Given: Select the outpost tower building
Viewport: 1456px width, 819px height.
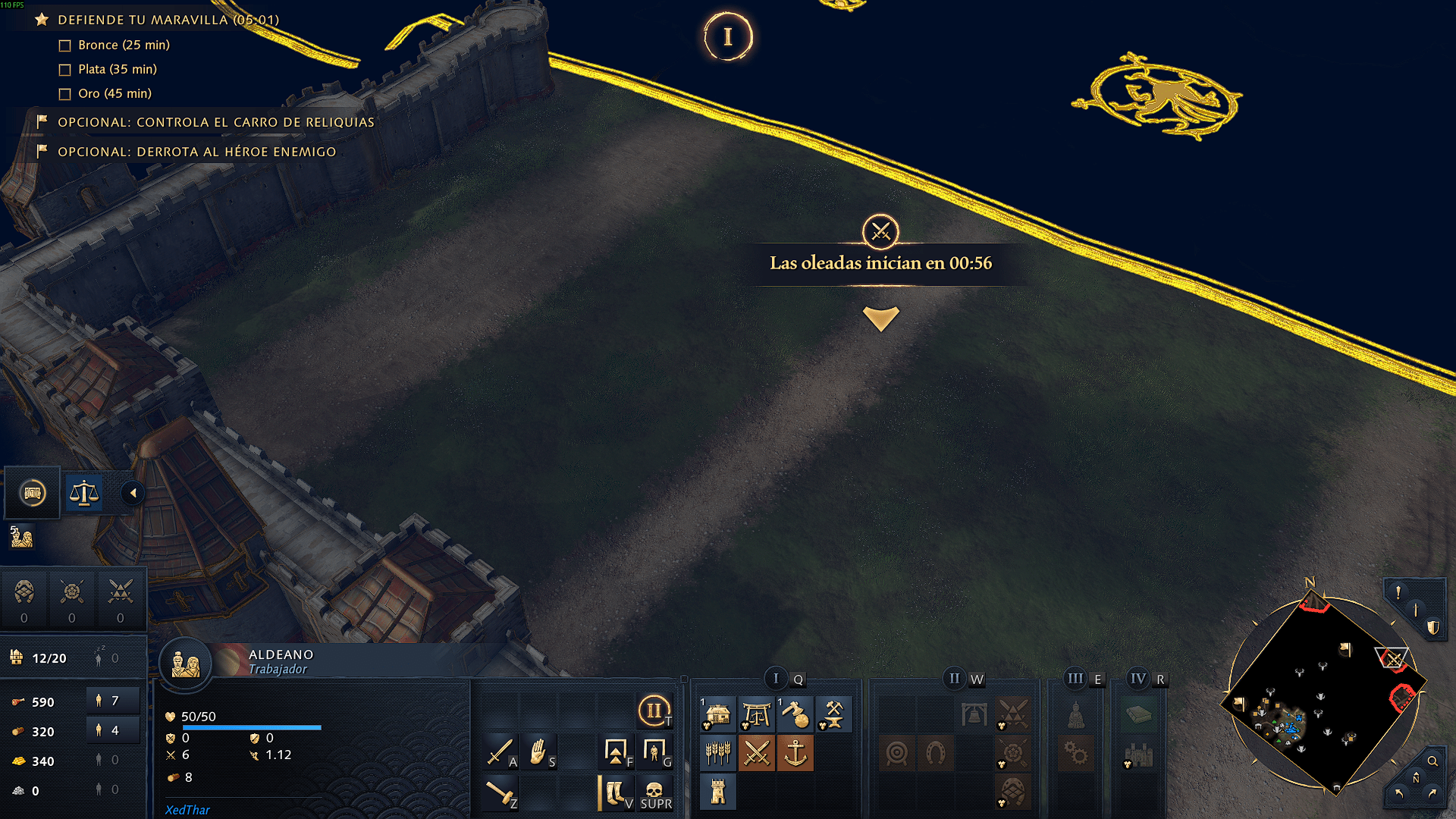Looking at the screenshot, I should pyautogui.click(x=717, y=792).
